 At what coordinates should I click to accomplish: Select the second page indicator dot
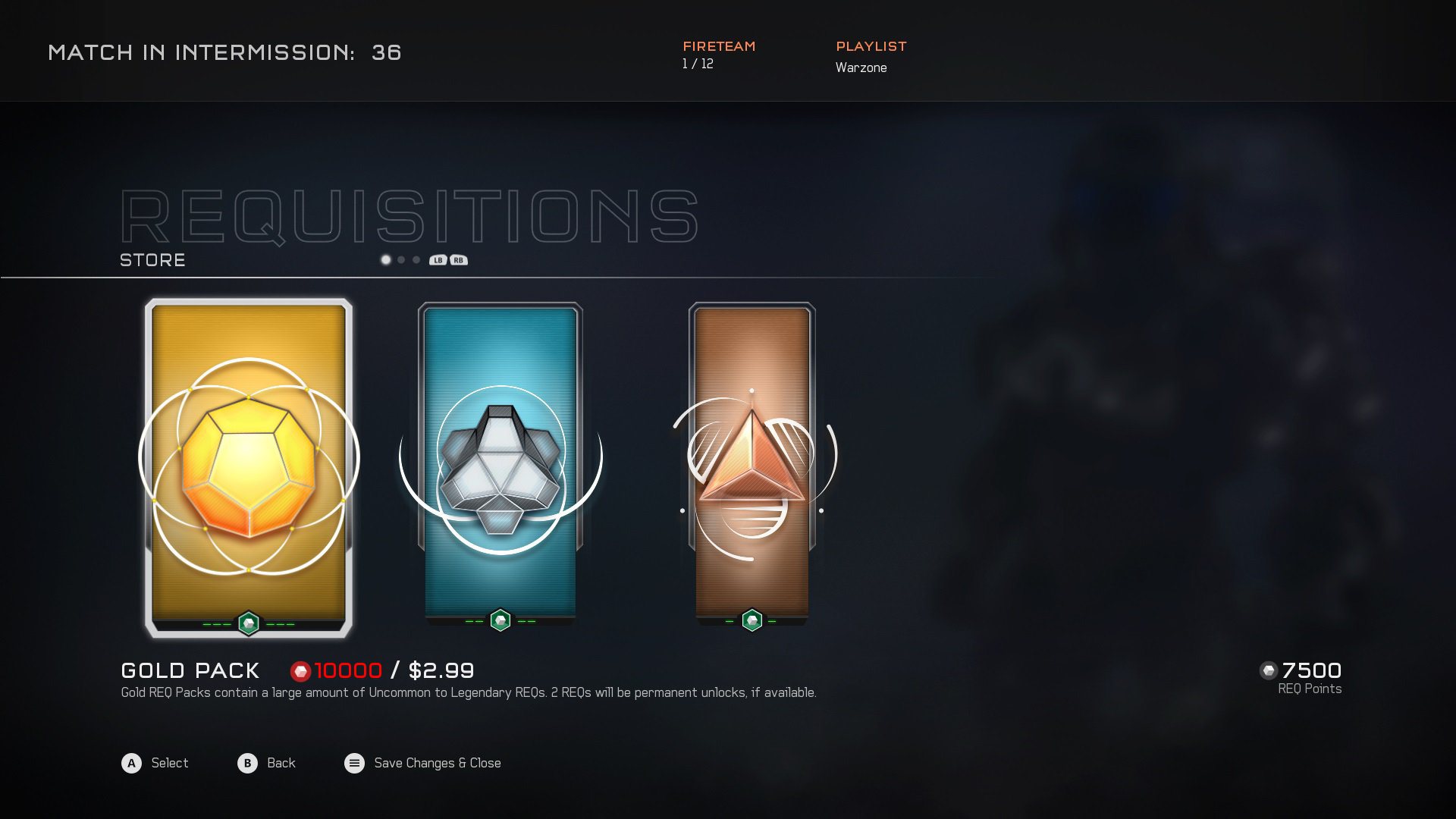(x=400, y=259)
